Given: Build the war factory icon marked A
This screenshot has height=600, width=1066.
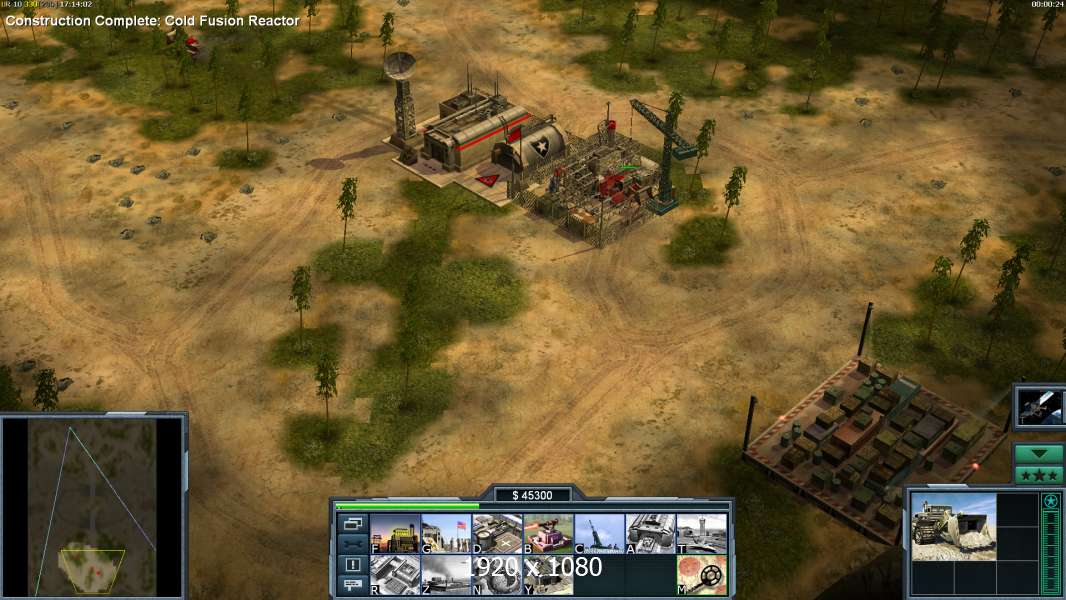Looking at the screenshot, I should [x=650, y=534].
